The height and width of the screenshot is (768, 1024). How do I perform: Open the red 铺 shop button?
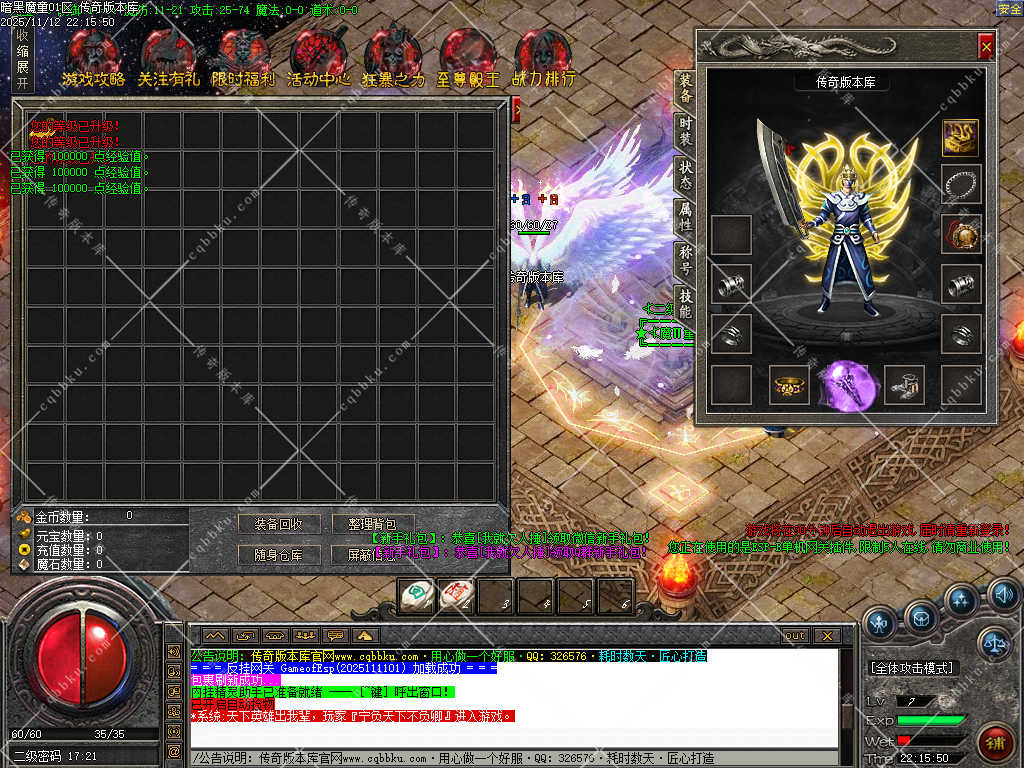(x=995, y=742)
